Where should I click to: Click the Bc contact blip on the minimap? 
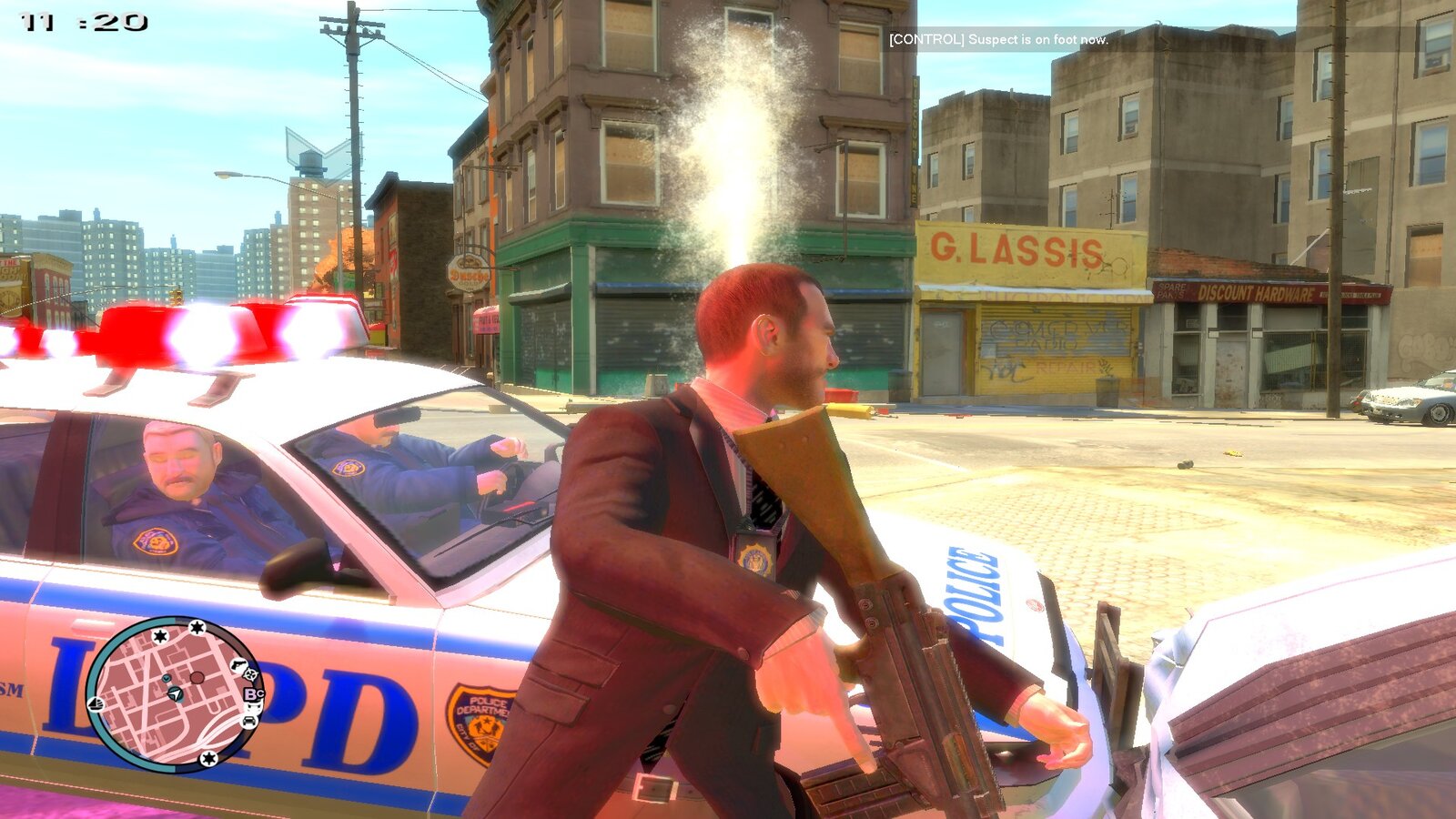tap(253, 693)
